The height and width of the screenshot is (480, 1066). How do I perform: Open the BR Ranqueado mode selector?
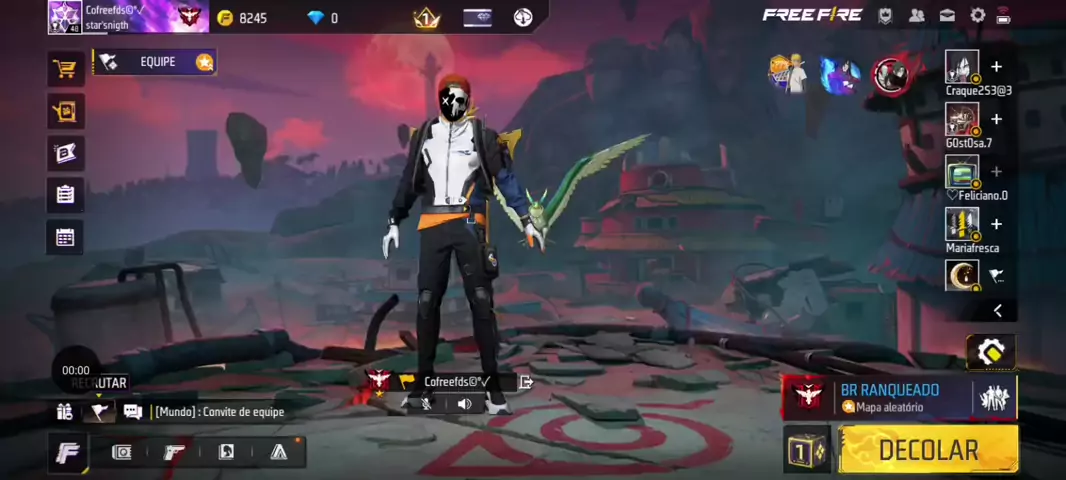(888, 397)
